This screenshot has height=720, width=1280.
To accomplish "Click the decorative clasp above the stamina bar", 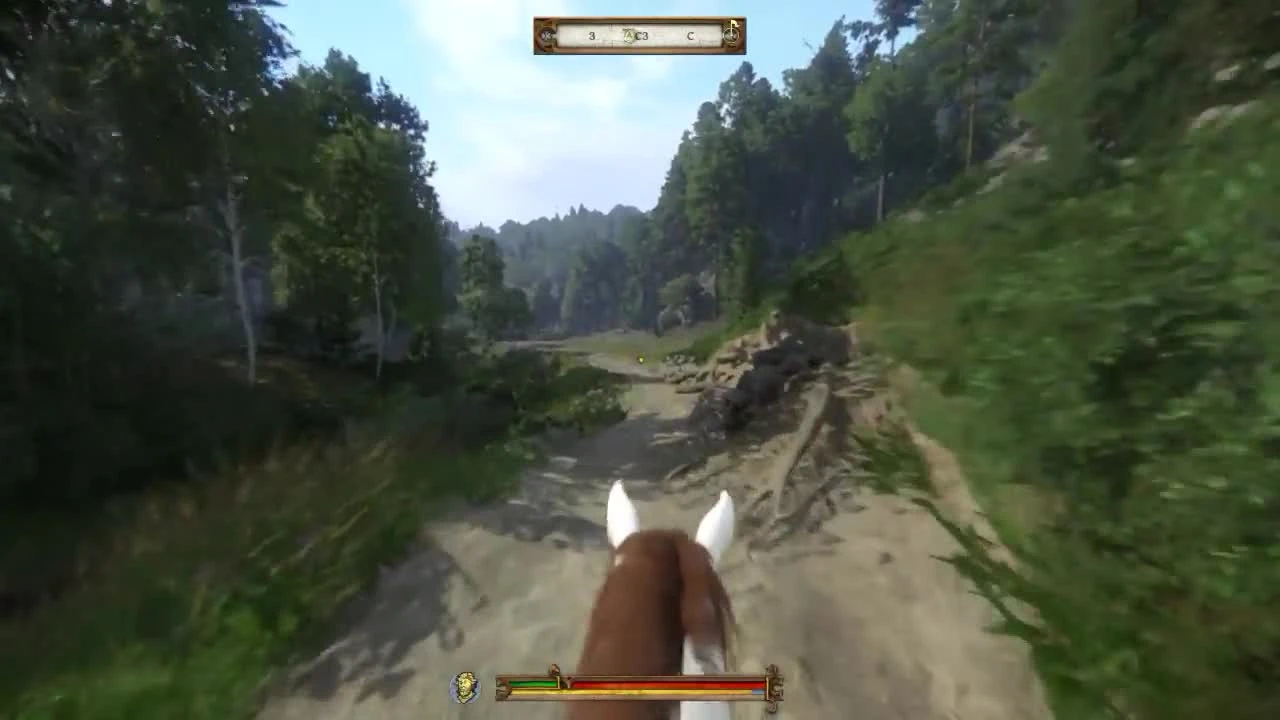I will coord(554,668).
